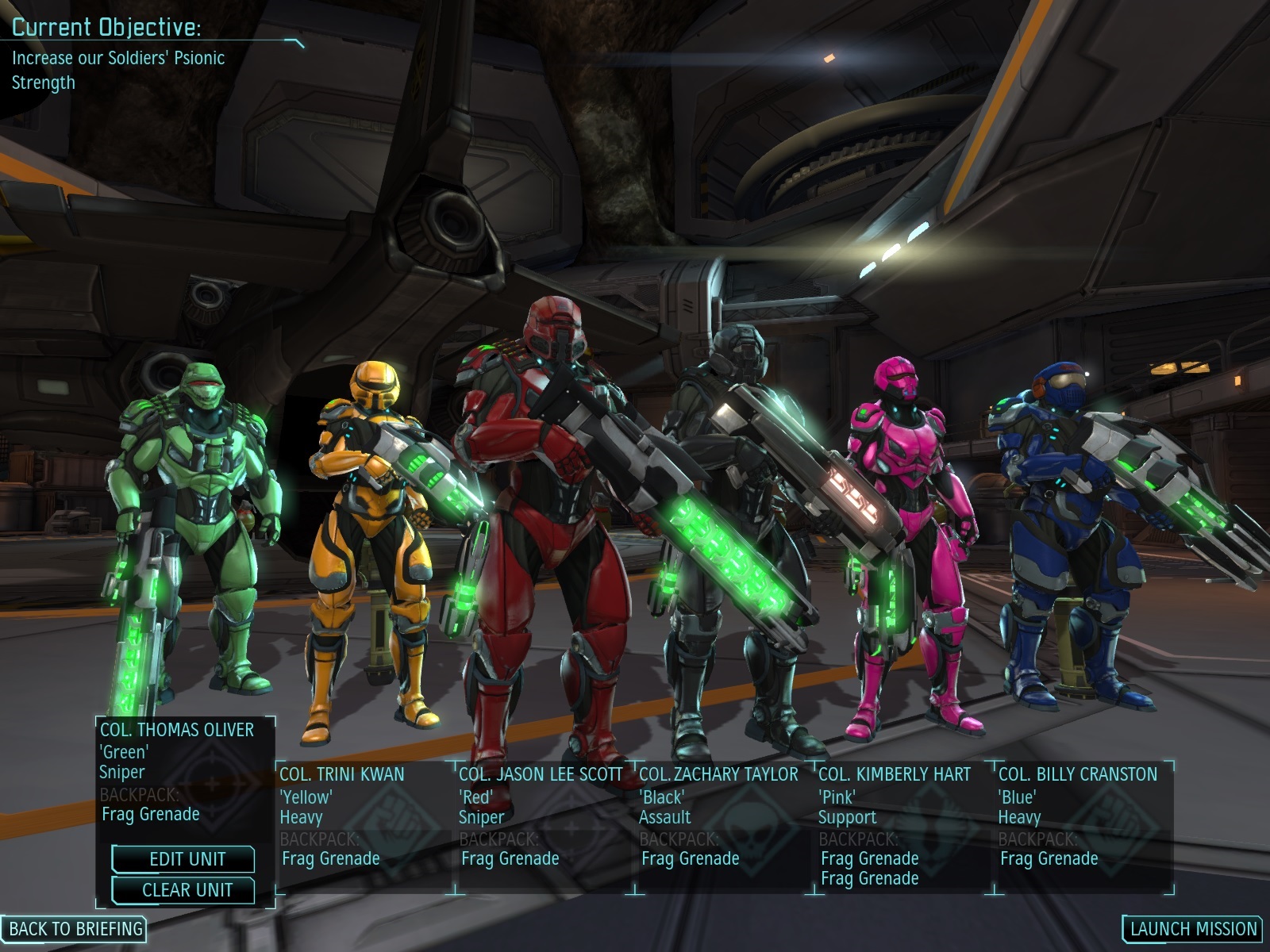Clear unit from Thomas Oliver's slot
Screen dimensions: 1270x952
pos(184,890)
